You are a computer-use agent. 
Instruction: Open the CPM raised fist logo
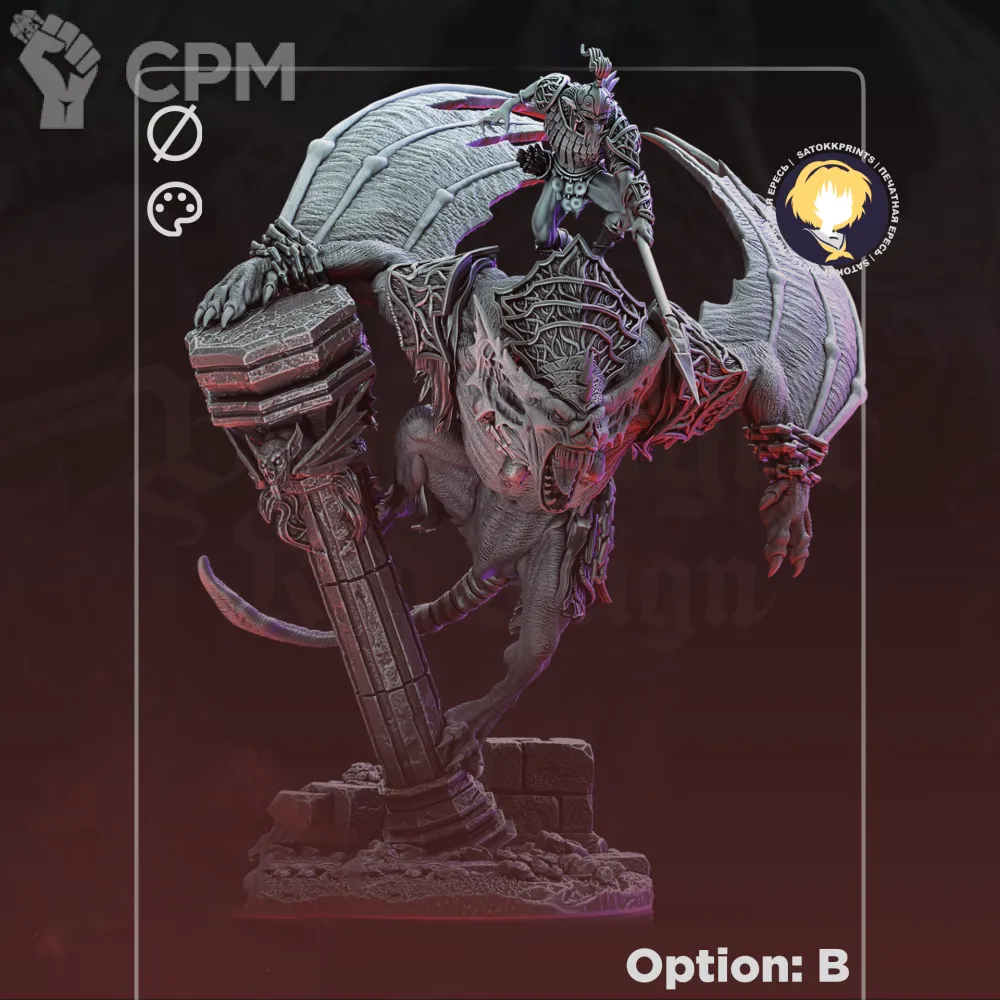(61, 71)
